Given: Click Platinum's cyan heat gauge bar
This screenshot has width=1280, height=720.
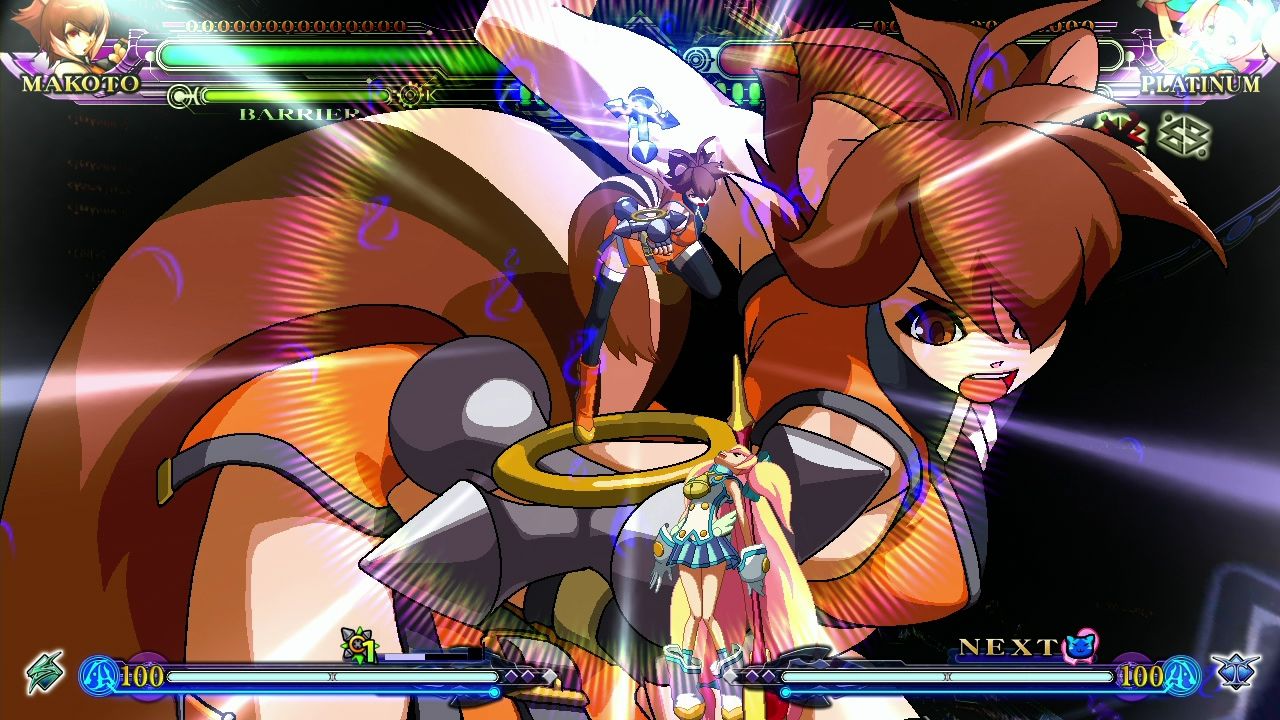Looking at the screenshot, I should coord(949,677).
